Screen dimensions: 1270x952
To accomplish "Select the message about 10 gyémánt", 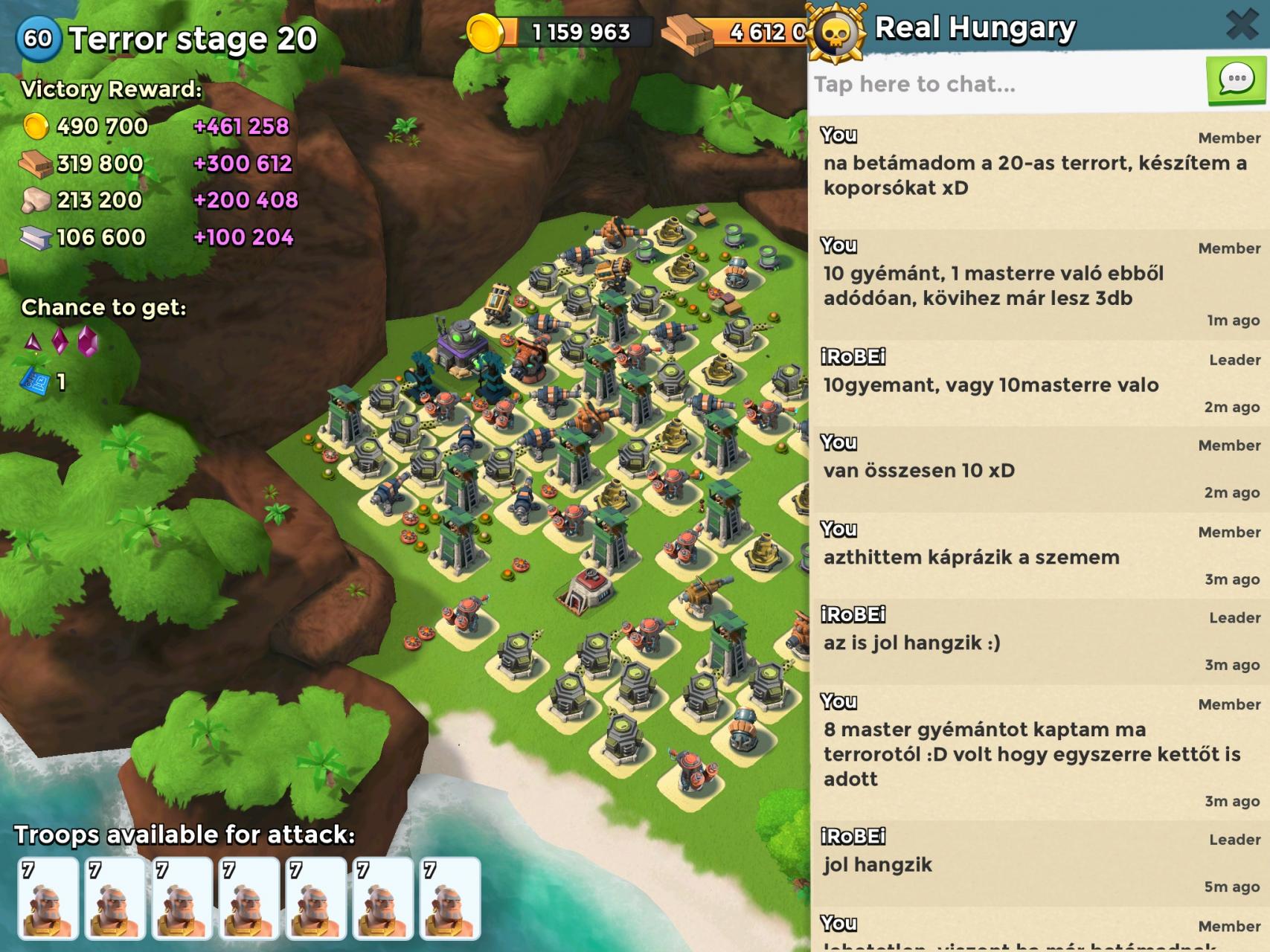I will click(x=1039, y=286).
